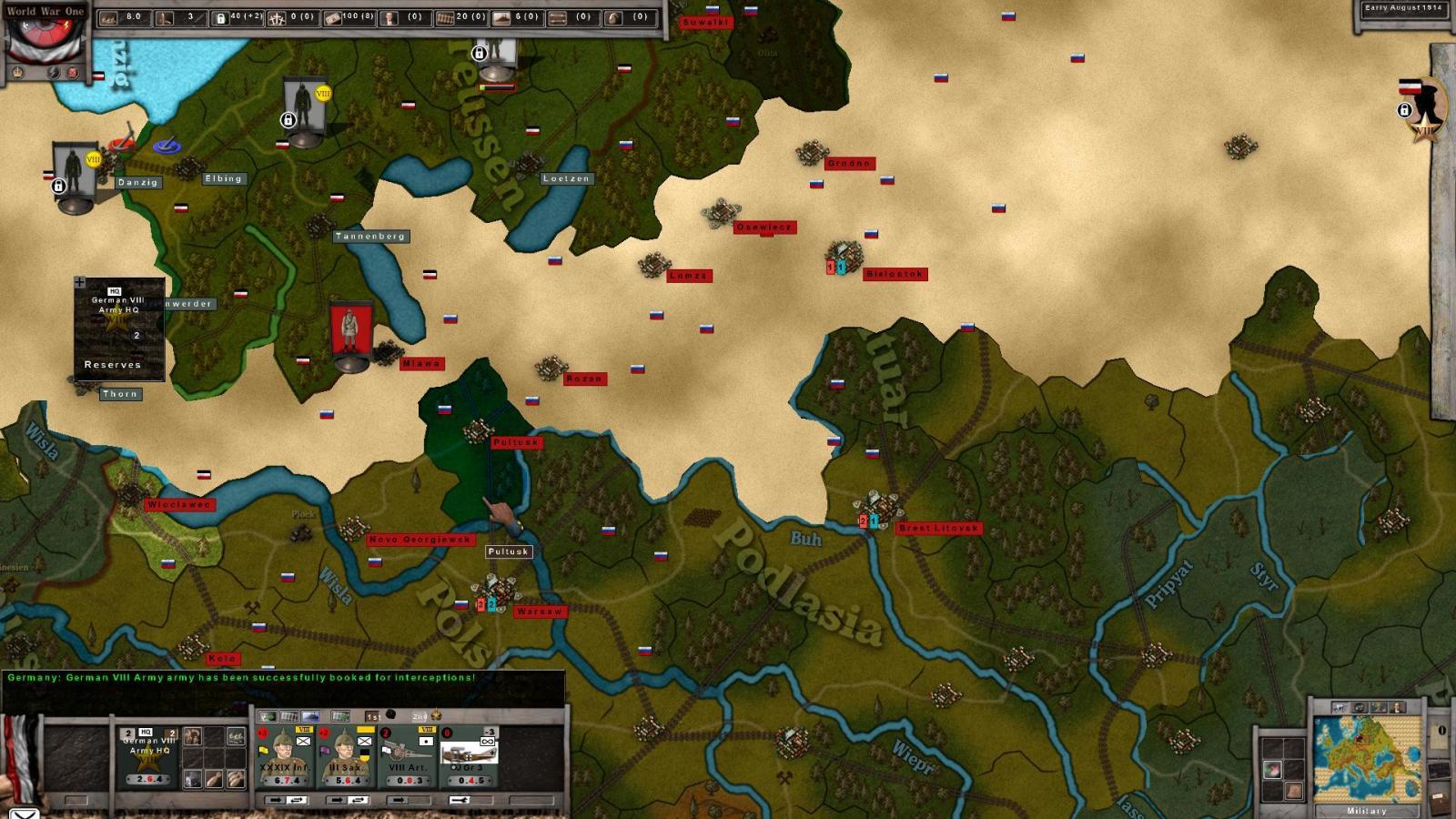1456x819 pixels.
Task: Pick the Gr 3 aircraft unit card
Action: point(470,757)
